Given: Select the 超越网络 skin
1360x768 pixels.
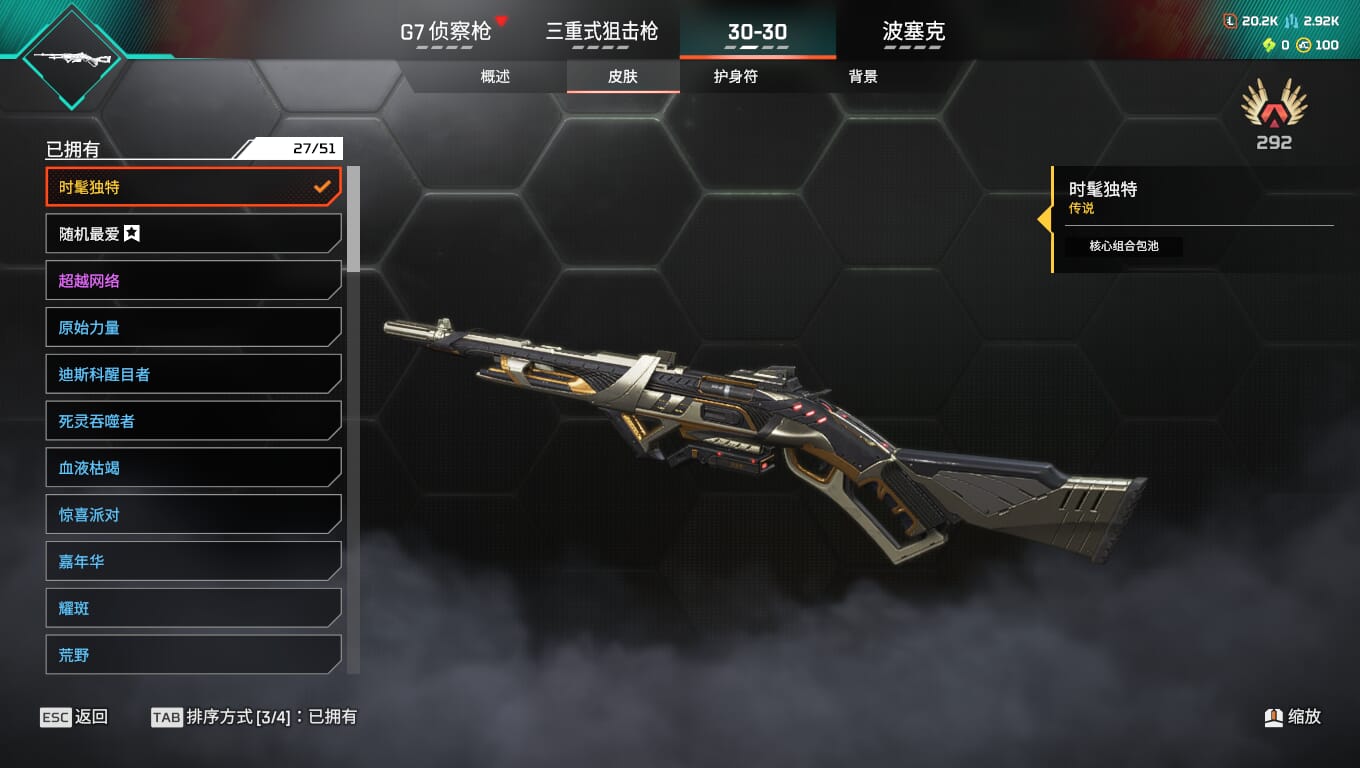Looking at the screenshot, I should 193,281.
